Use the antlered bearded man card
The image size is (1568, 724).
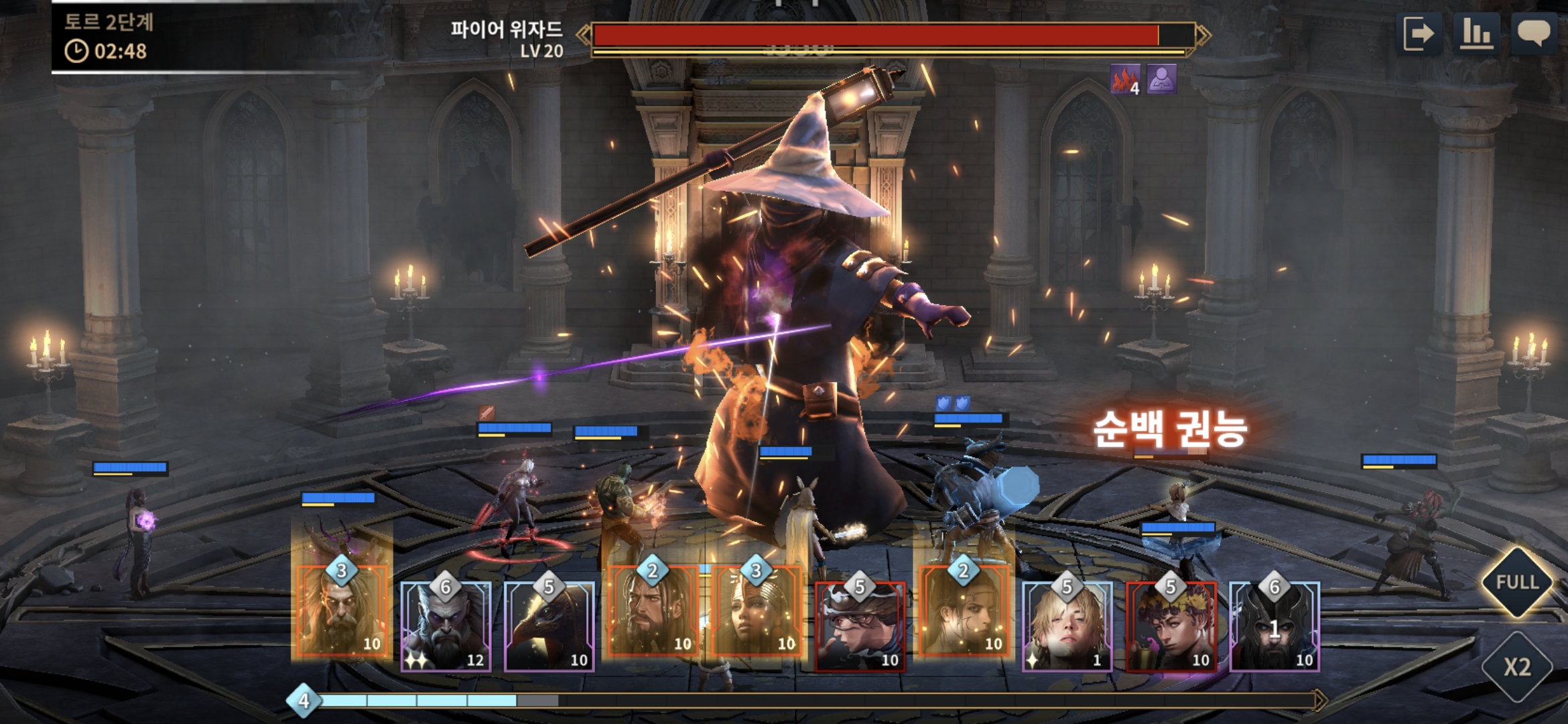tap(342, 611)
